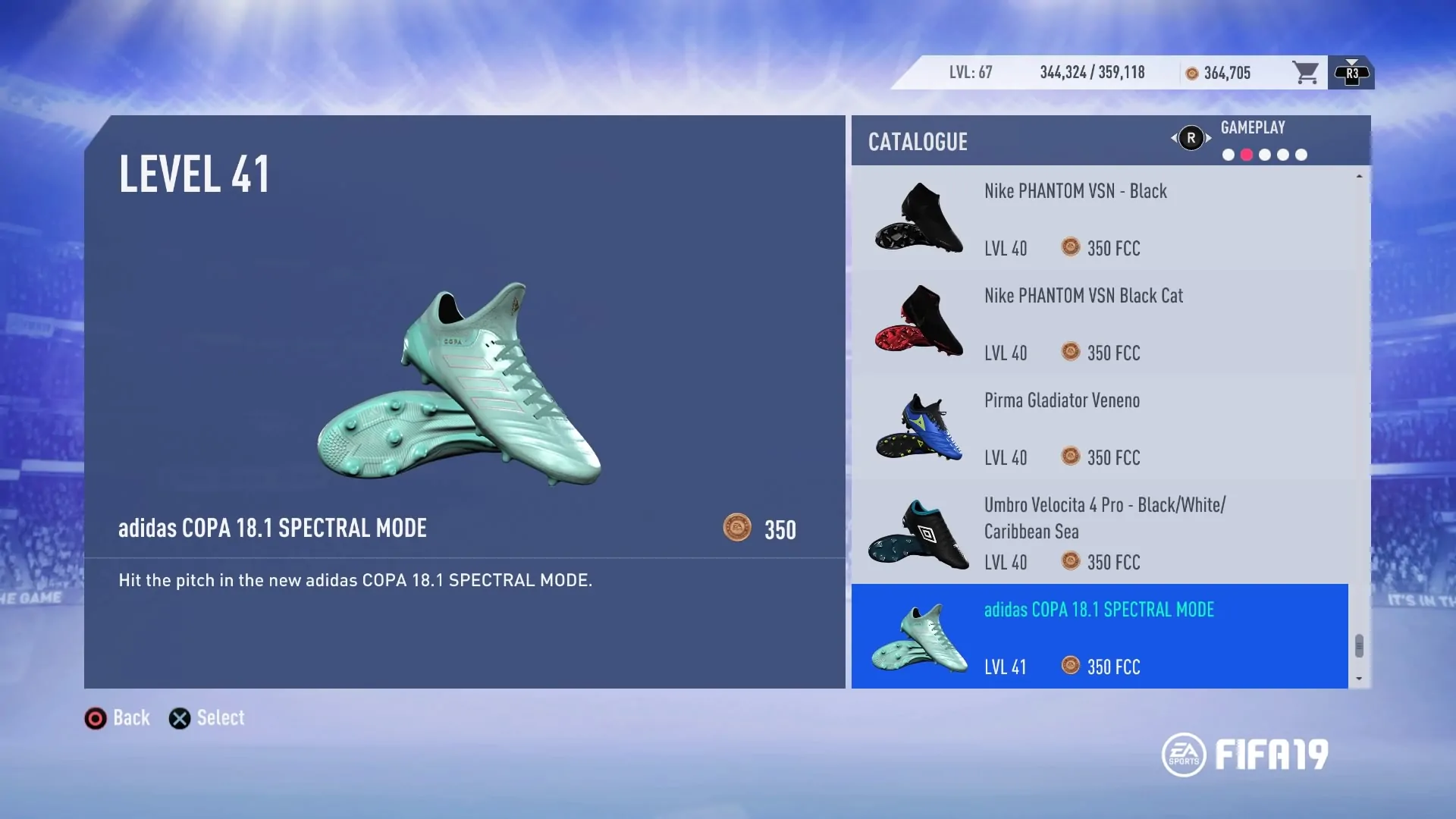This screenshot has width=1456, height=819.
Task: Click the scrollbar up arrow in the catalogue list
Action: [1359, 176]
